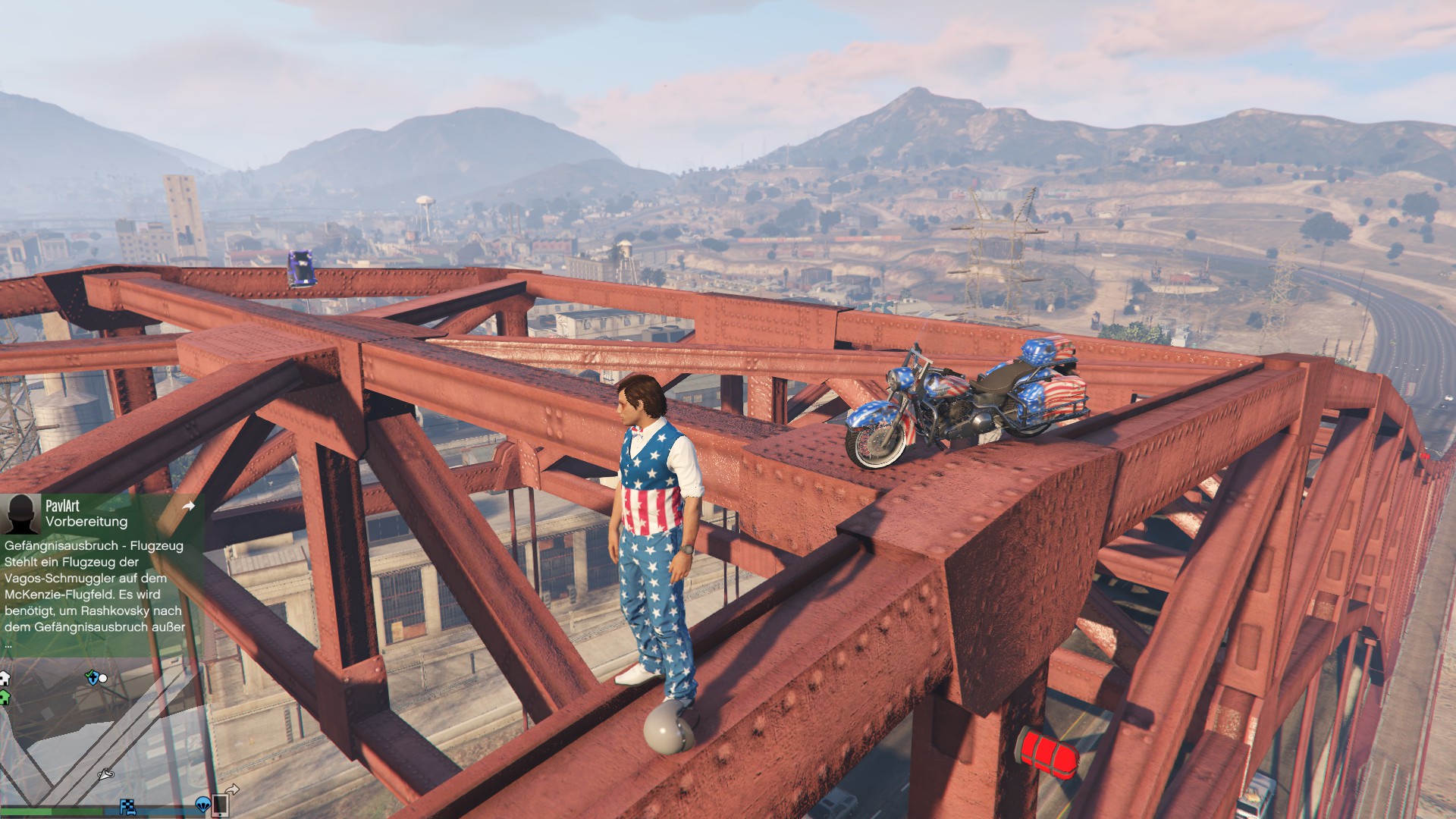Select the blue shield marker on minimap
Image resolution: width=1456 pixels, height=819 pixels.
pos(93,677)
